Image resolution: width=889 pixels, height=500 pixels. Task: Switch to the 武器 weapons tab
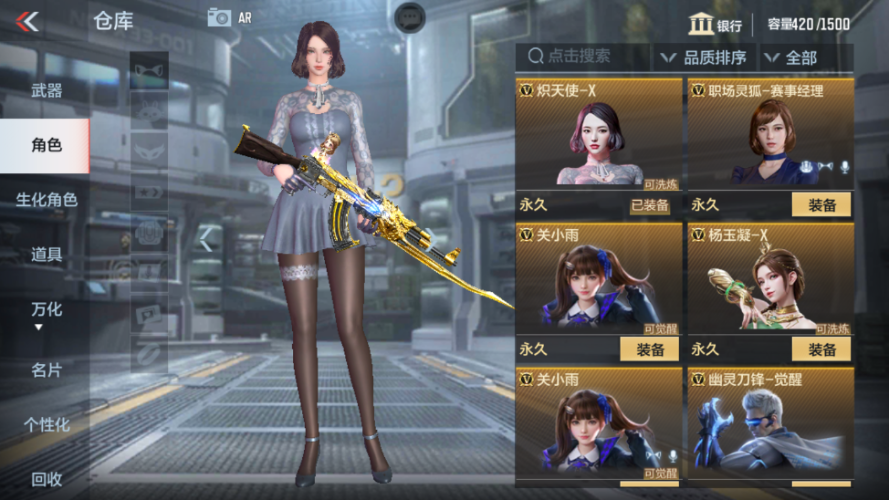click(x=46, y=91)
